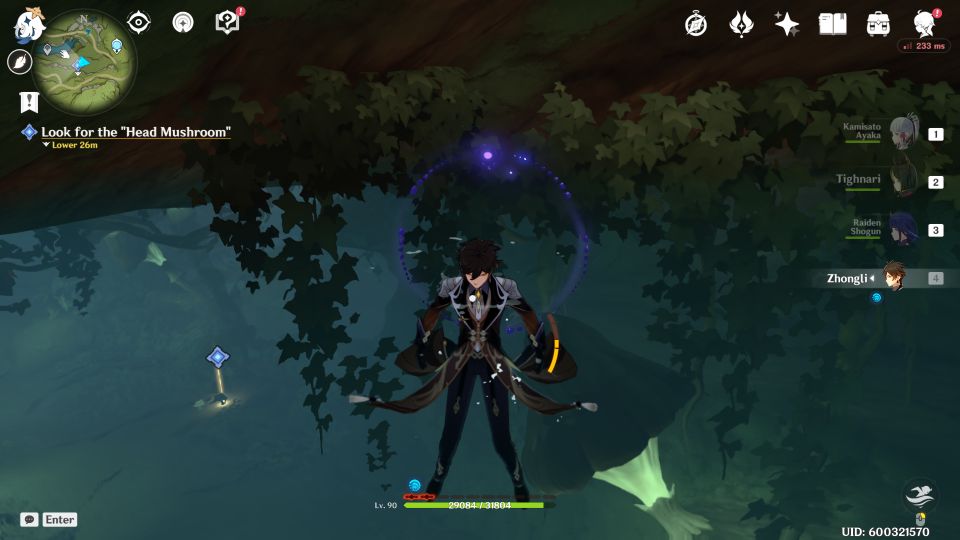Open the Paimon main menu

click(26, 25)
